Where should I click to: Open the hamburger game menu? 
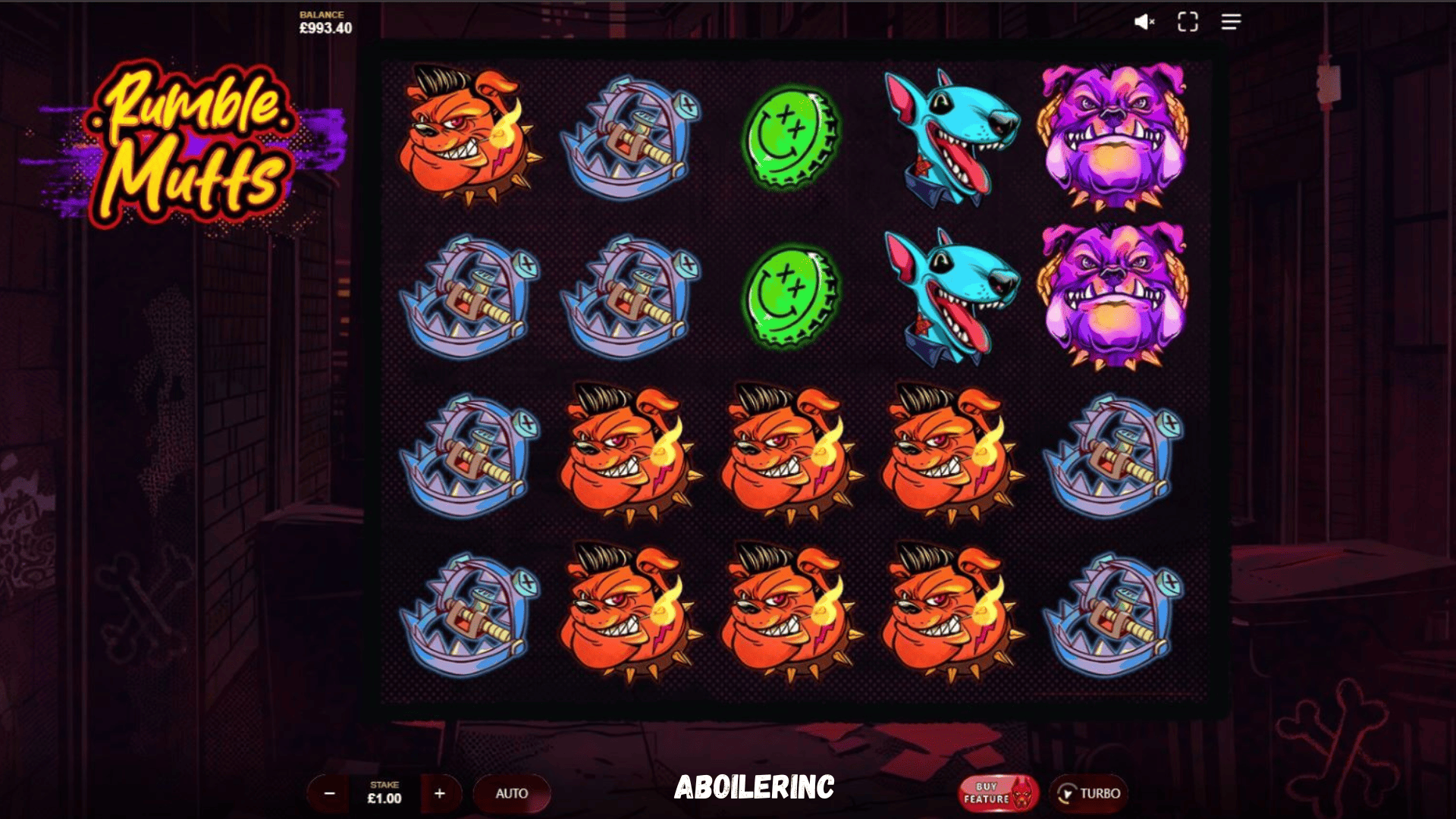[x=1232, y=21]
